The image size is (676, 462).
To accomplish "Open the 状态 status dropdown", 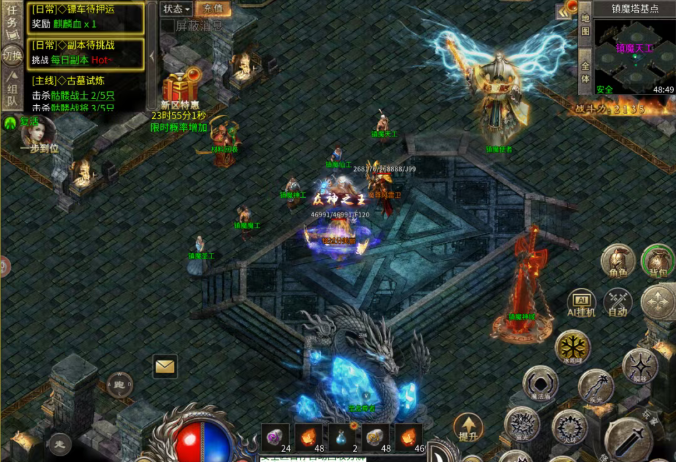I will tap(176, 9).
